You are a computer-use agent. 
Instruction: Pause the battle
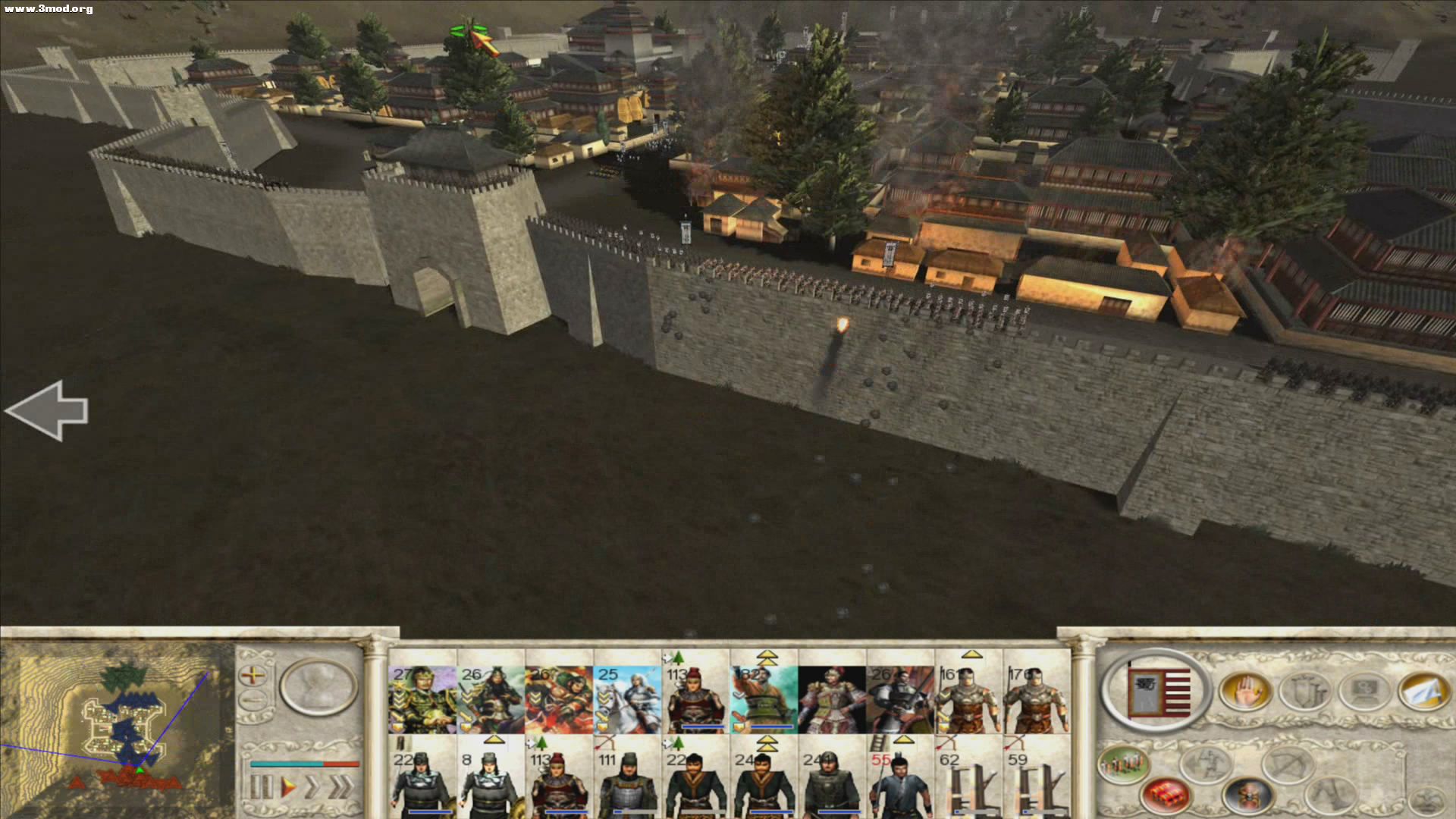coord(261,786)
